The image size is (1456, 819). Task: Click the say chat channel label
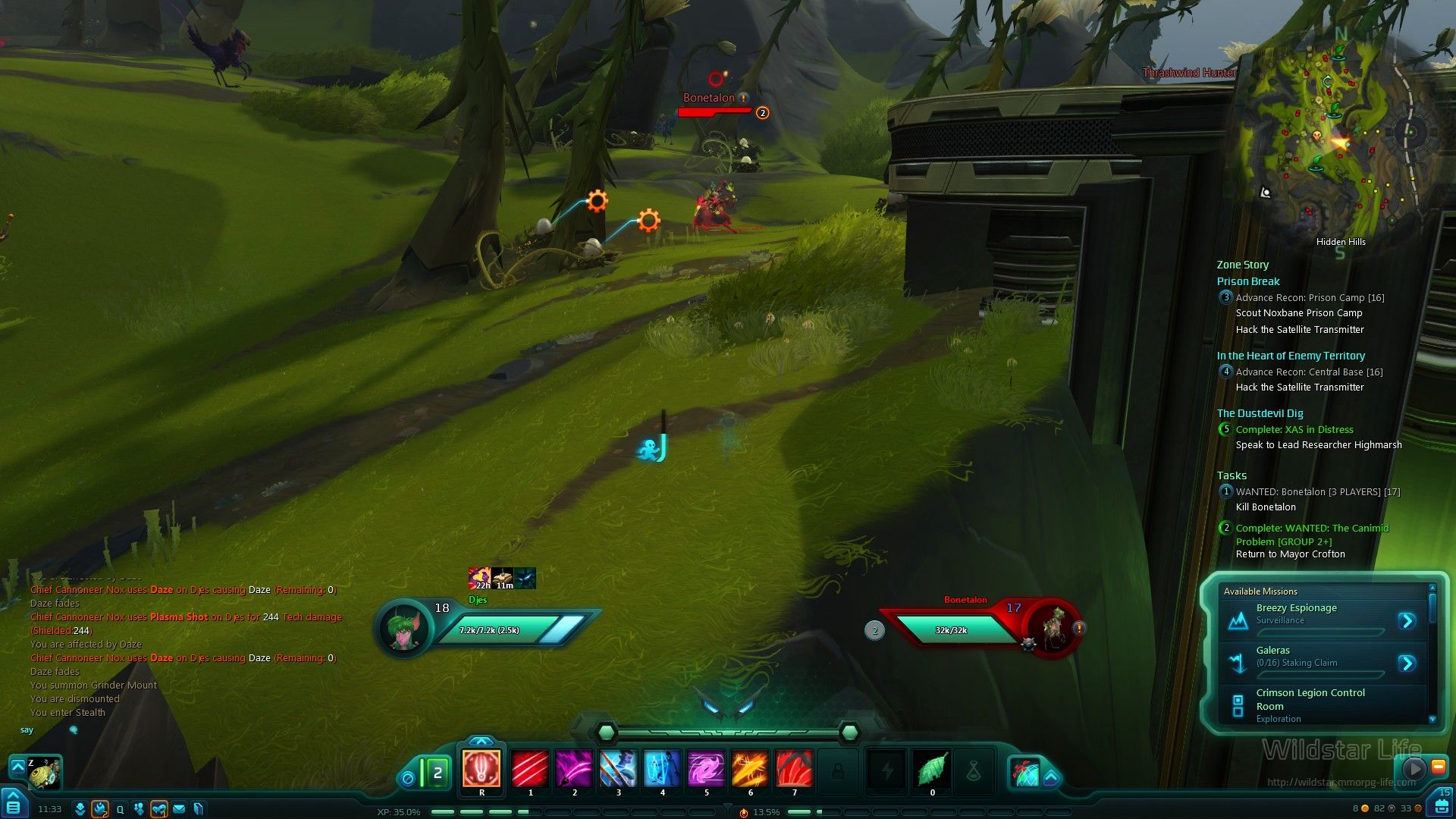tap(27, 730)
